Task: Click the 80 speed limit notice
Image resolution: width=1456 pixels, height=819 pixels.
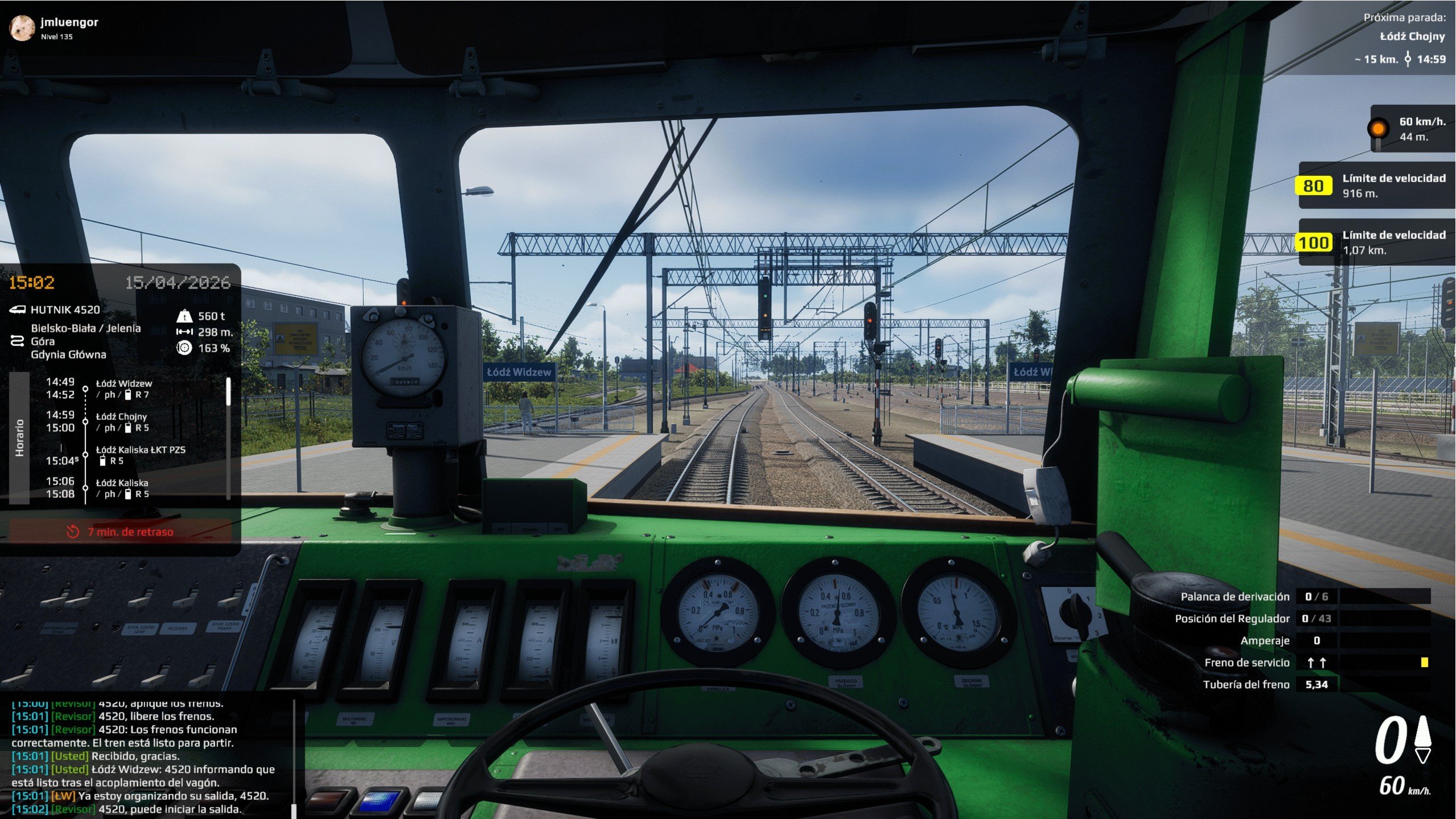Action: tap(1376, 186)
